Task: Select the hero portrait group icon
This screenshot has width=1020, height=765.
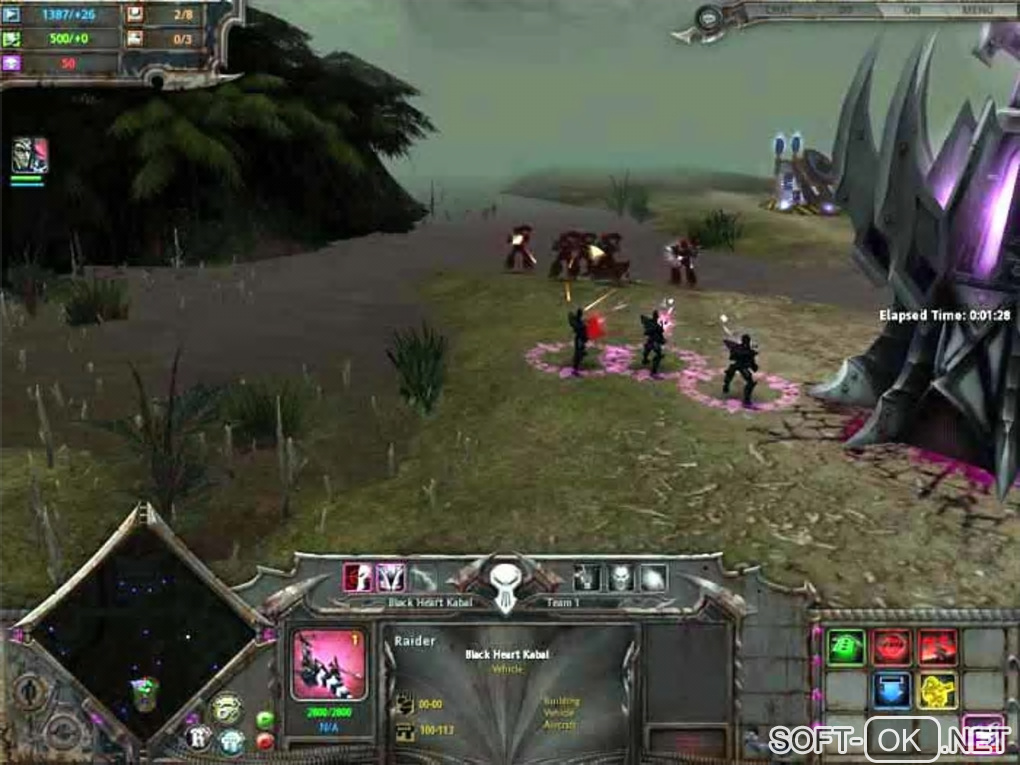Action: click(x=29, y=155)
